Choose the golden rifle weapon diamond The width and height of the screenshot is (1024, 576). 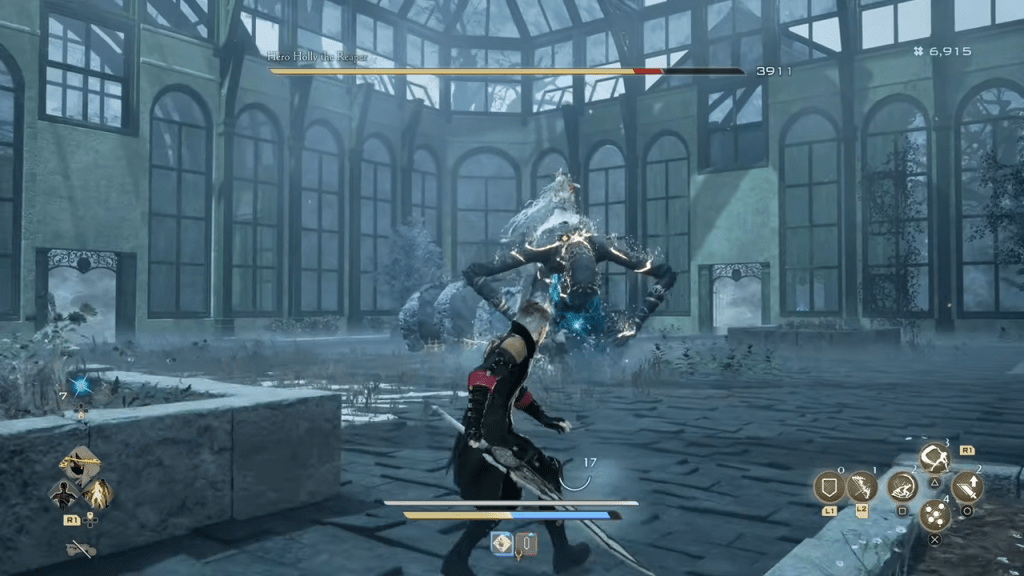[x=80, y=464]
